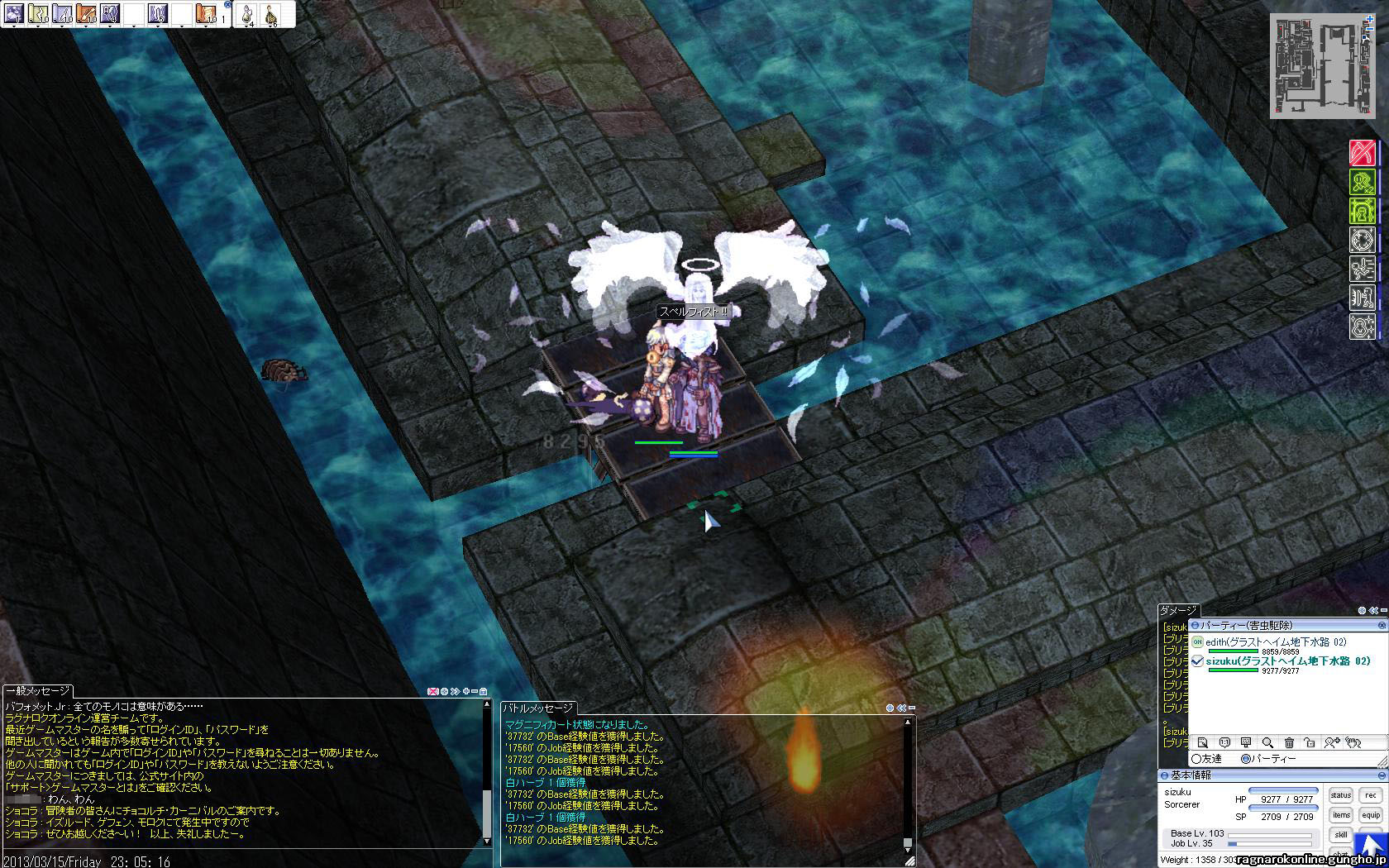Open the equip window
This screenshot has width=1389, height=868.
point(1371,815)
